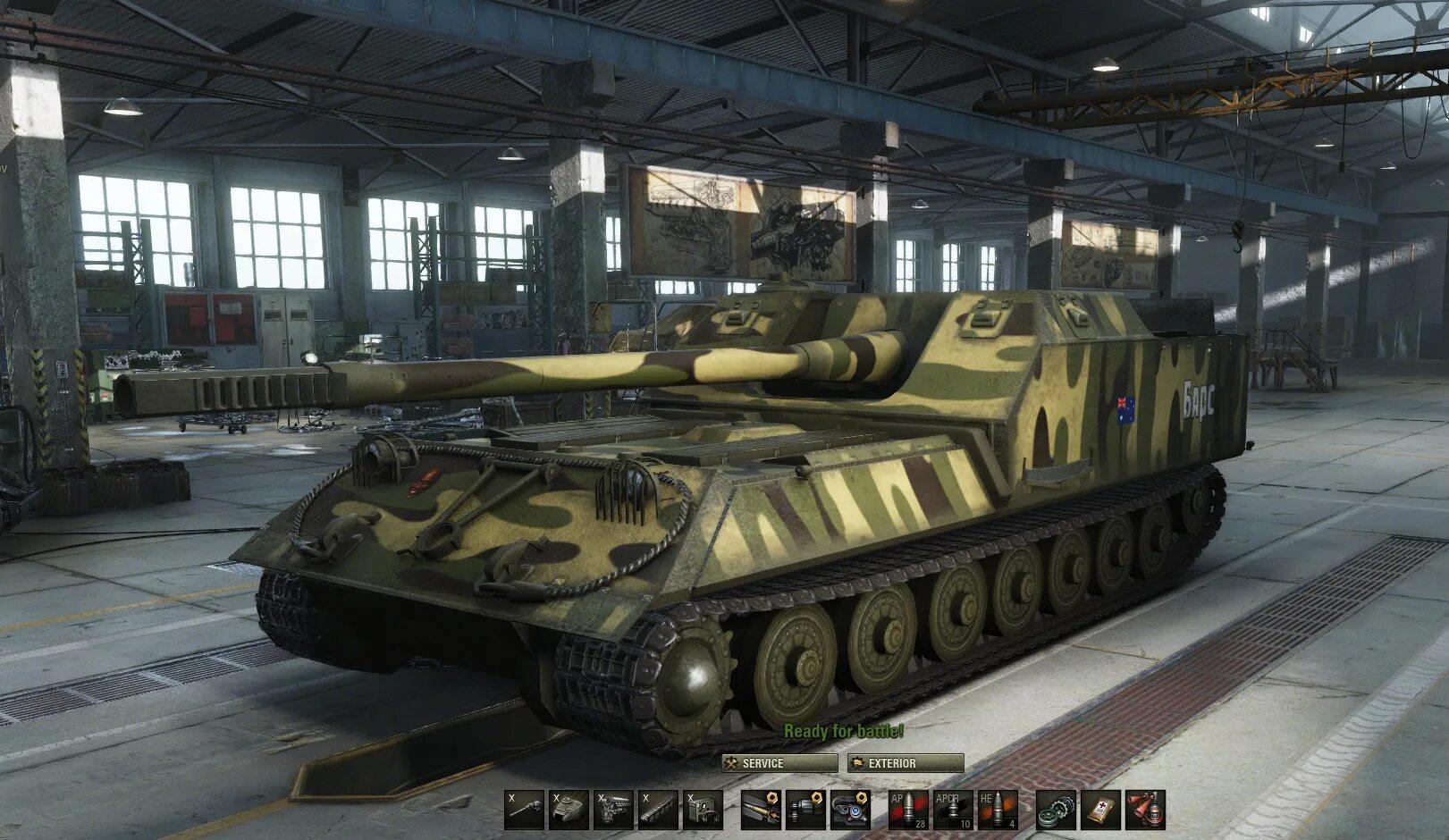1449x840 pixels.
Task: Select the HE shell ammunition slot
Action: [x=998, y=810]
